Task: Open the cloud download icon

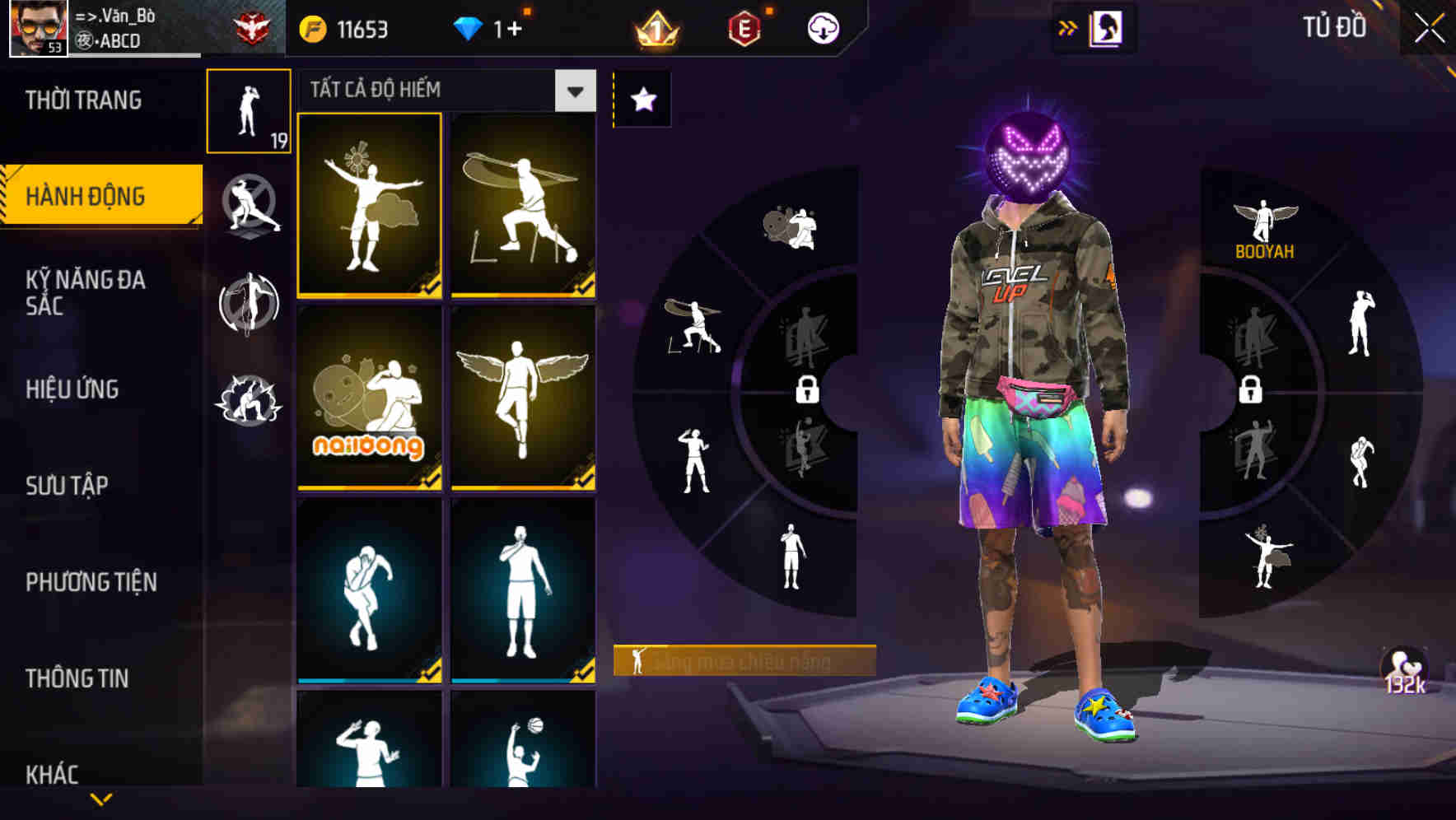Action: pyautogui.click(x=824, y=26)
